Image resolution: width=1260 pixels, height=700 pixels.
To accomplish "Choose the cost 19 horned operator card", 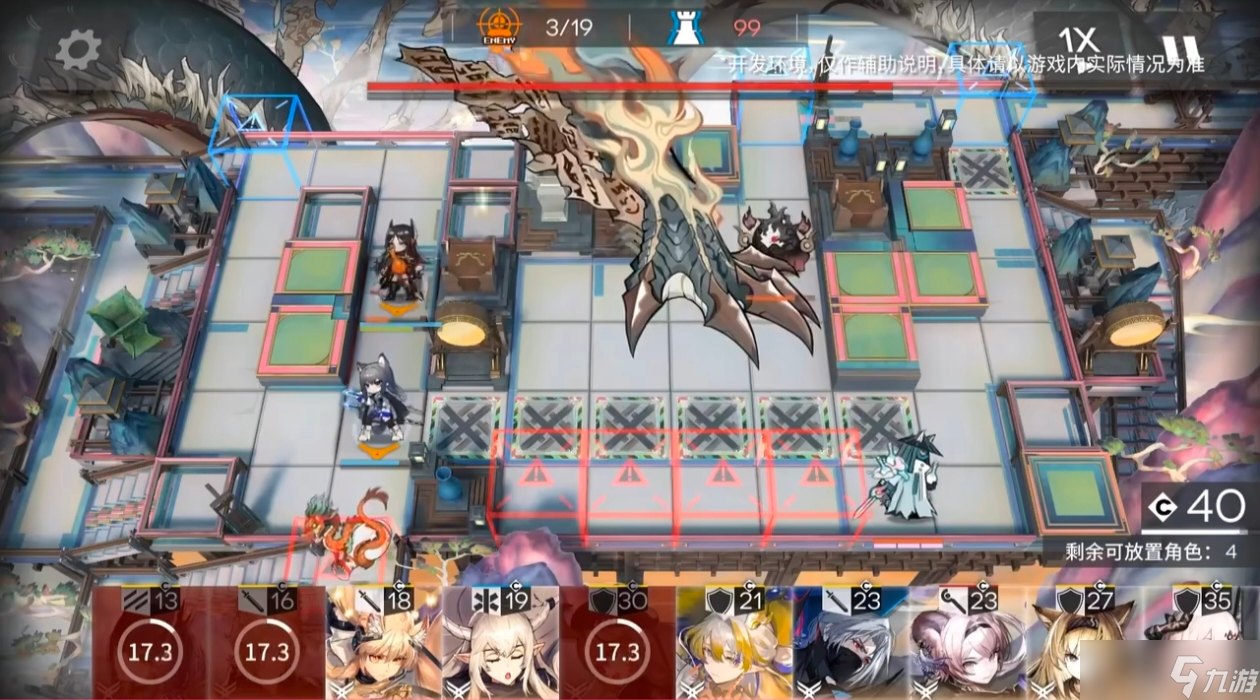I will (x=501, y=642).
